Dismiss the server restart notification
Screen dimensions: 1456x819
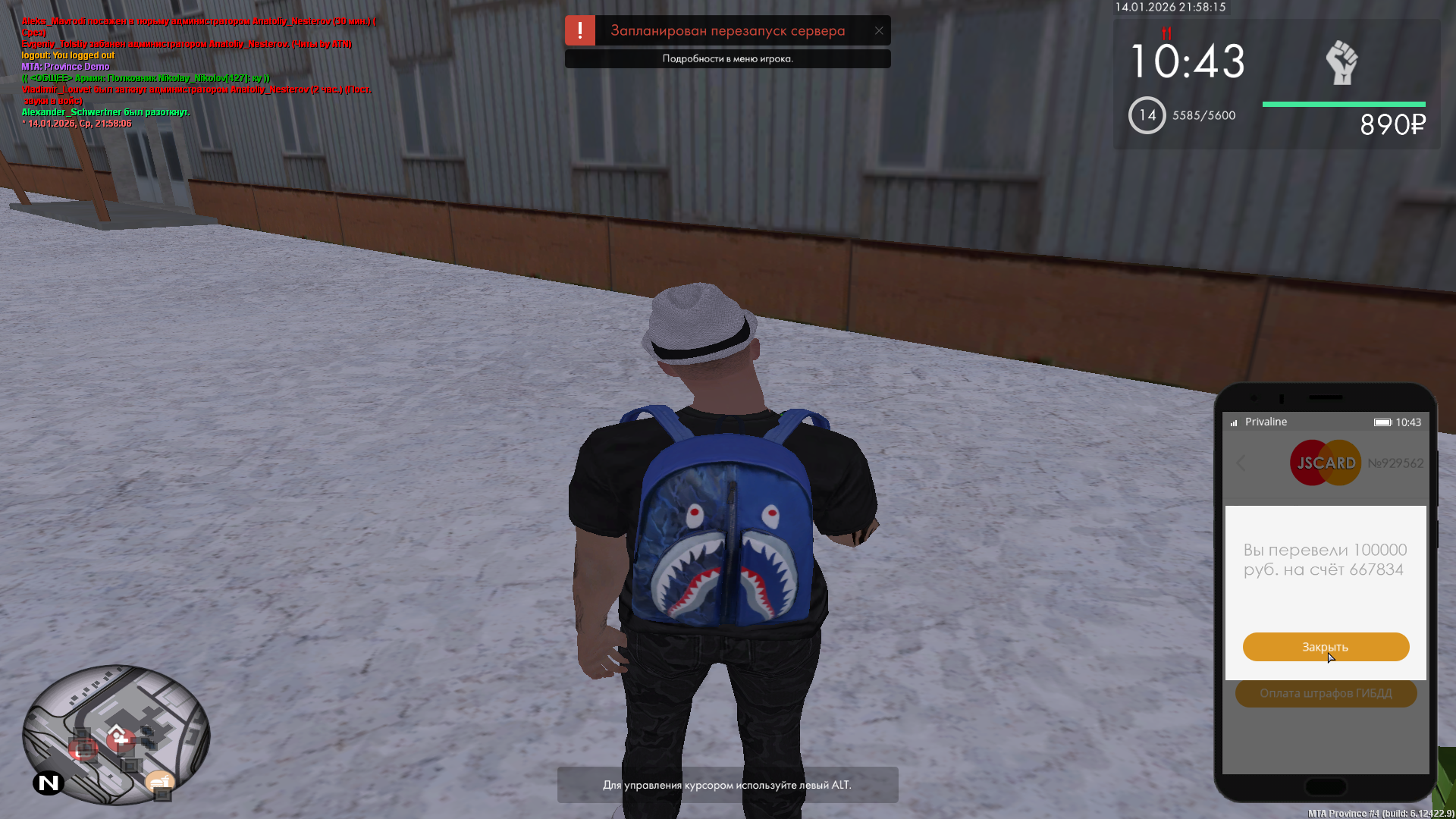[x=879, y=31]
